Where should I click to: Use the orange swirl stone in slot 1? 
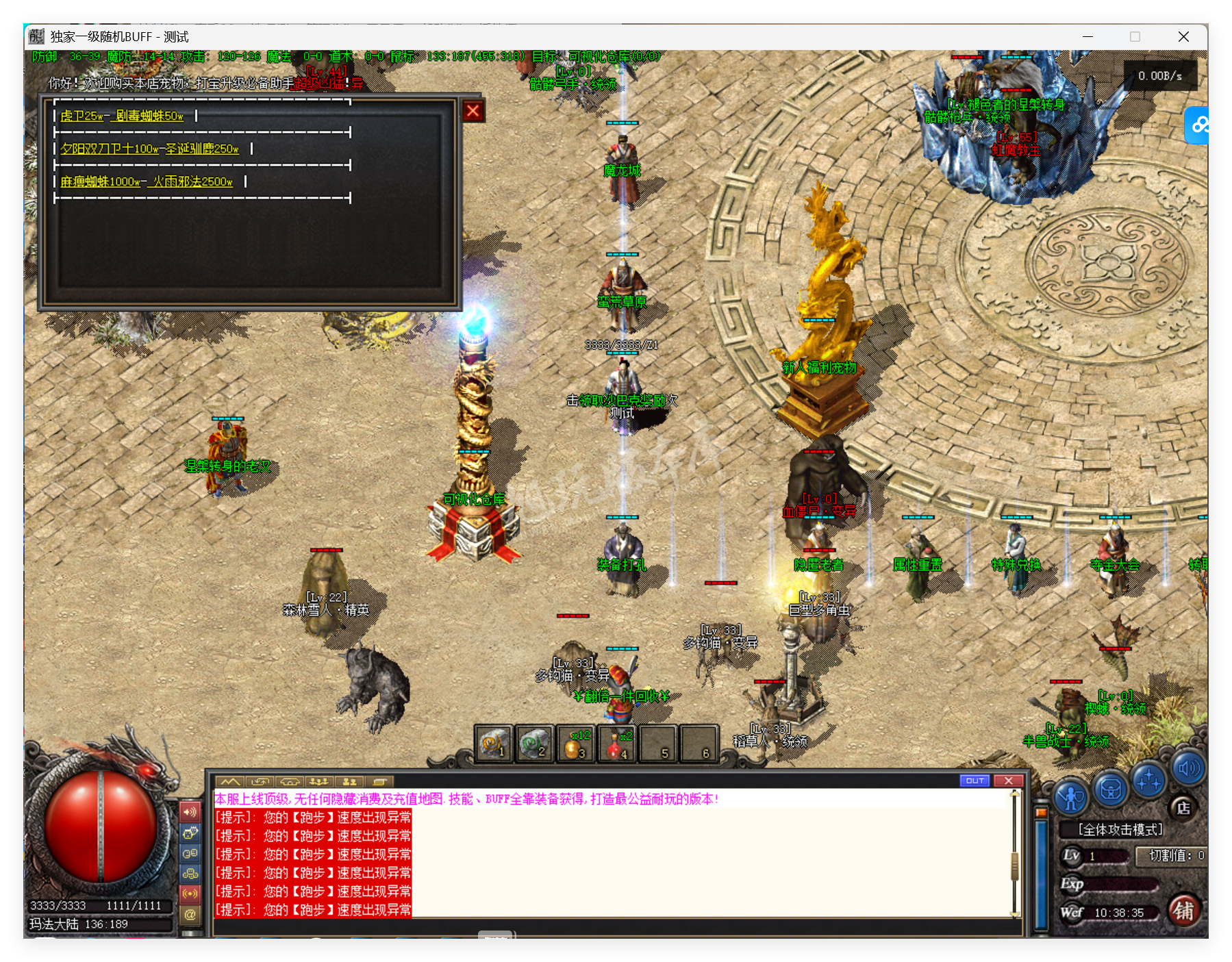(494, 744)
